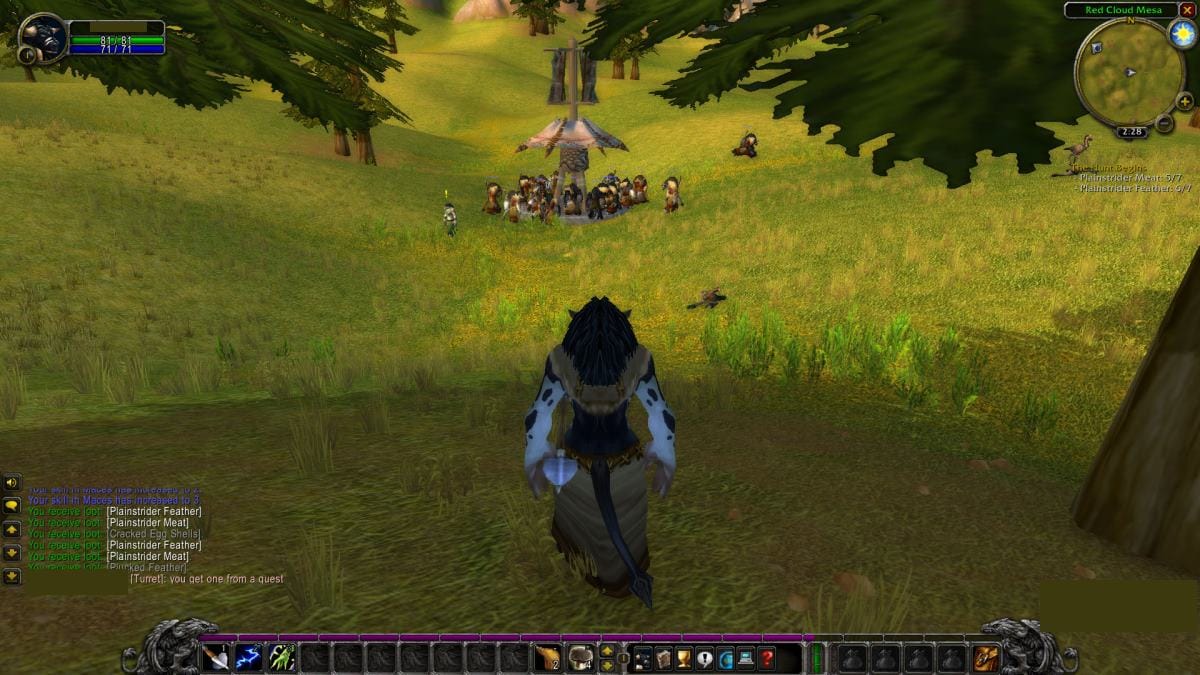The image size is (1200, 675).
Task: Open the main backpack
Action: coord(985,658)
